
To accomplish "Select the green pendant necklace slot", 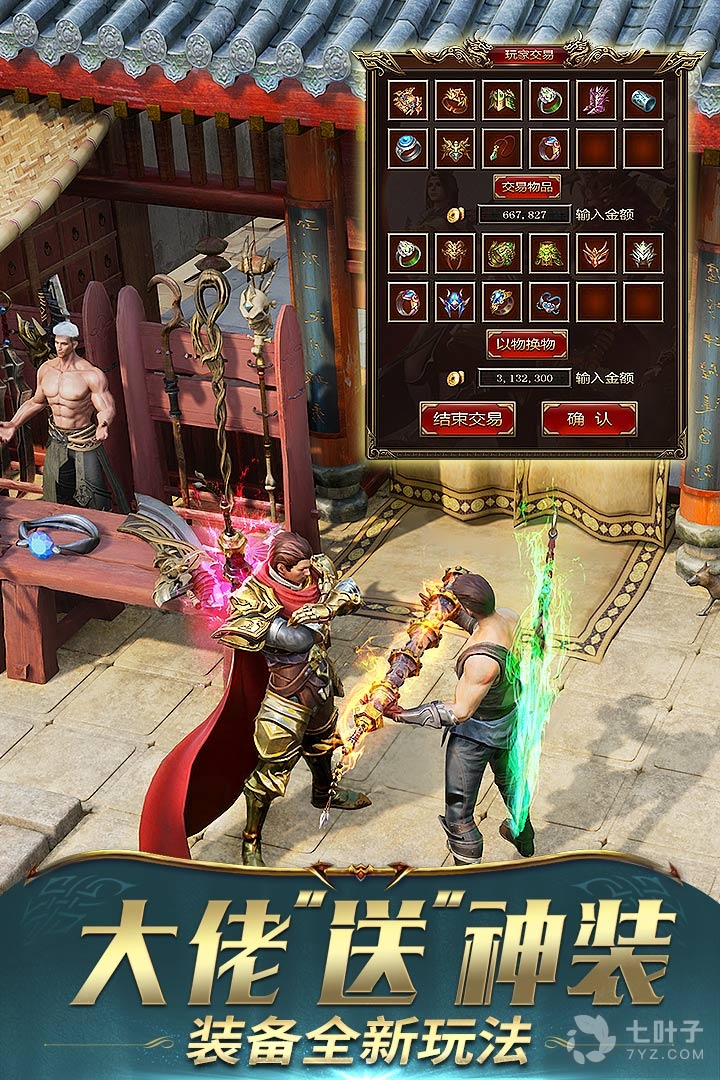I will pos(502,148).
